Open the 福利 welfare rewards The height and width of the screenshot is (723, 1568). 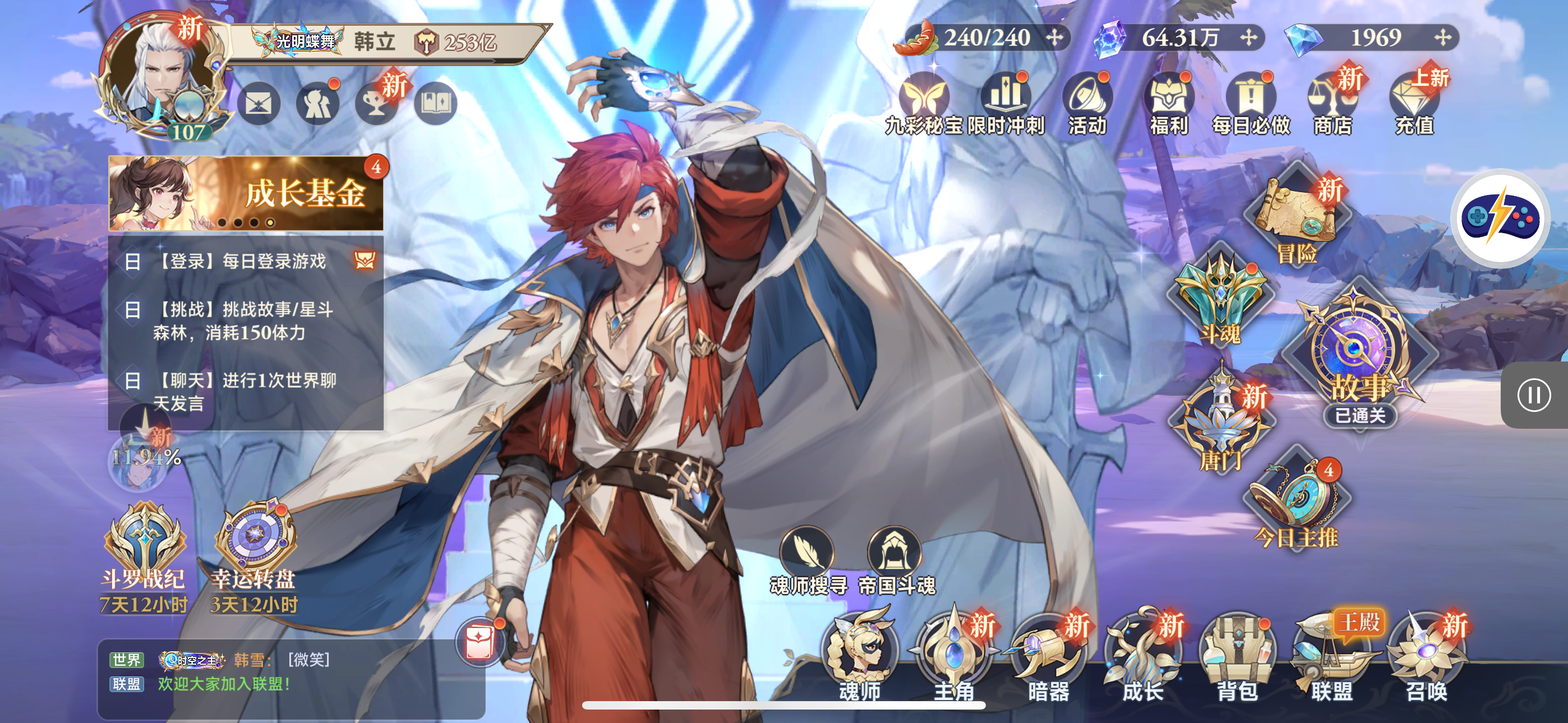(x=1169, y=105)
